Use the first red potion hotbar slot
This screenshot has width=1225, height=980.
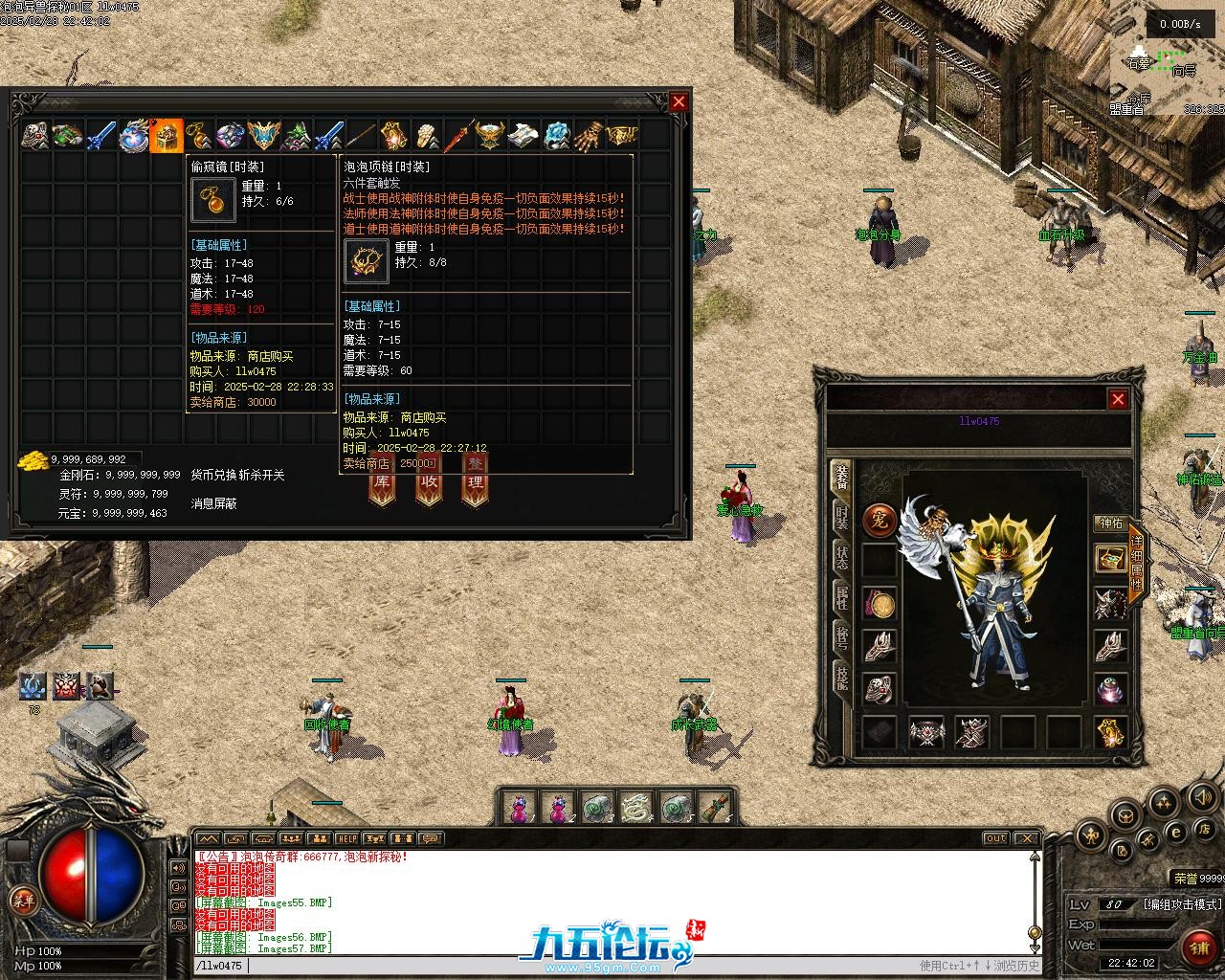click(x=519, y=808)
